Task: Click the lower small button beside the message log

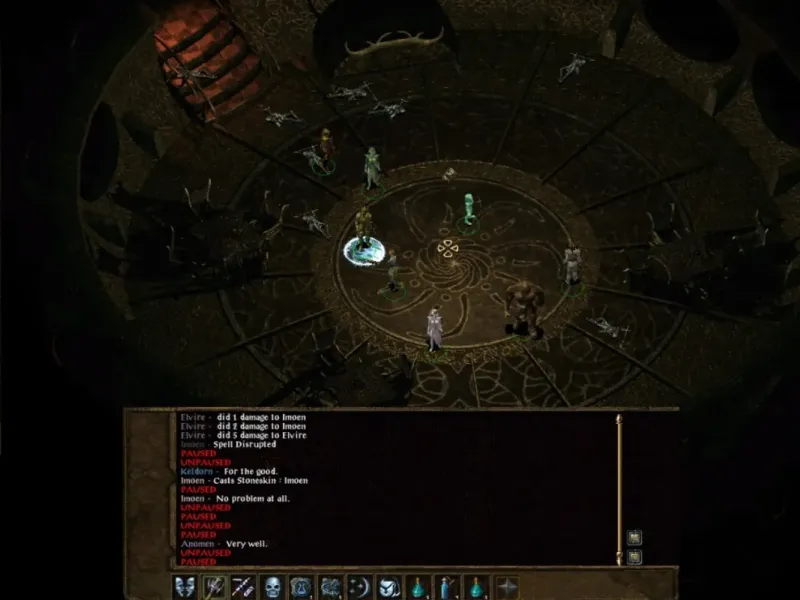Action: click(x=634, y=556)
